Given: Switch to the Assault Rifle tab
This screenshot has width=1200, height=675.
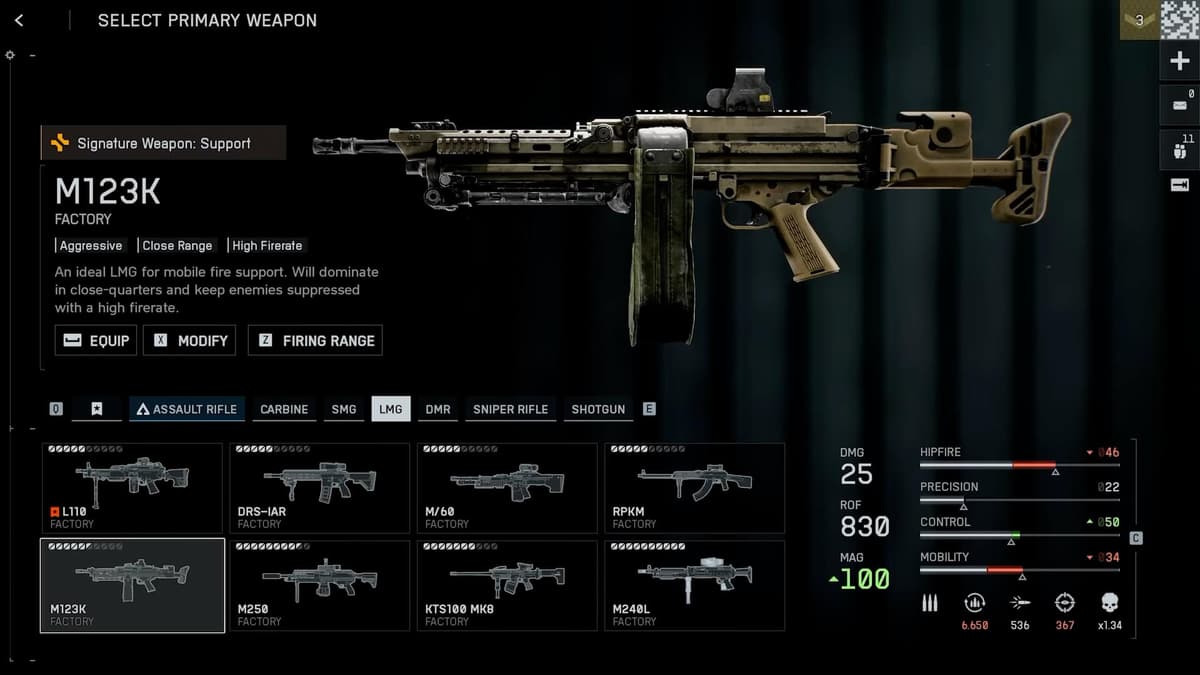Looking at the screenshot, I should (187, 409).
